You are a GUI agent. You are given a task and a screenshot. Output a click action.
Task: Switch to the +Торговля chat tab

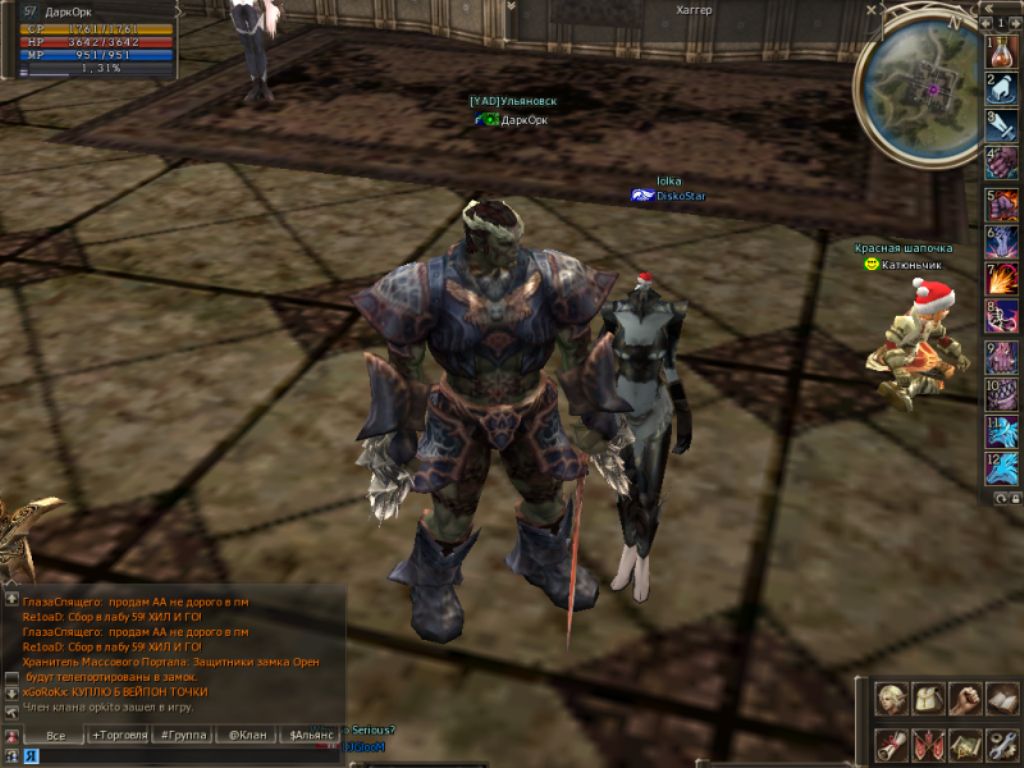[x=120, y=735]
